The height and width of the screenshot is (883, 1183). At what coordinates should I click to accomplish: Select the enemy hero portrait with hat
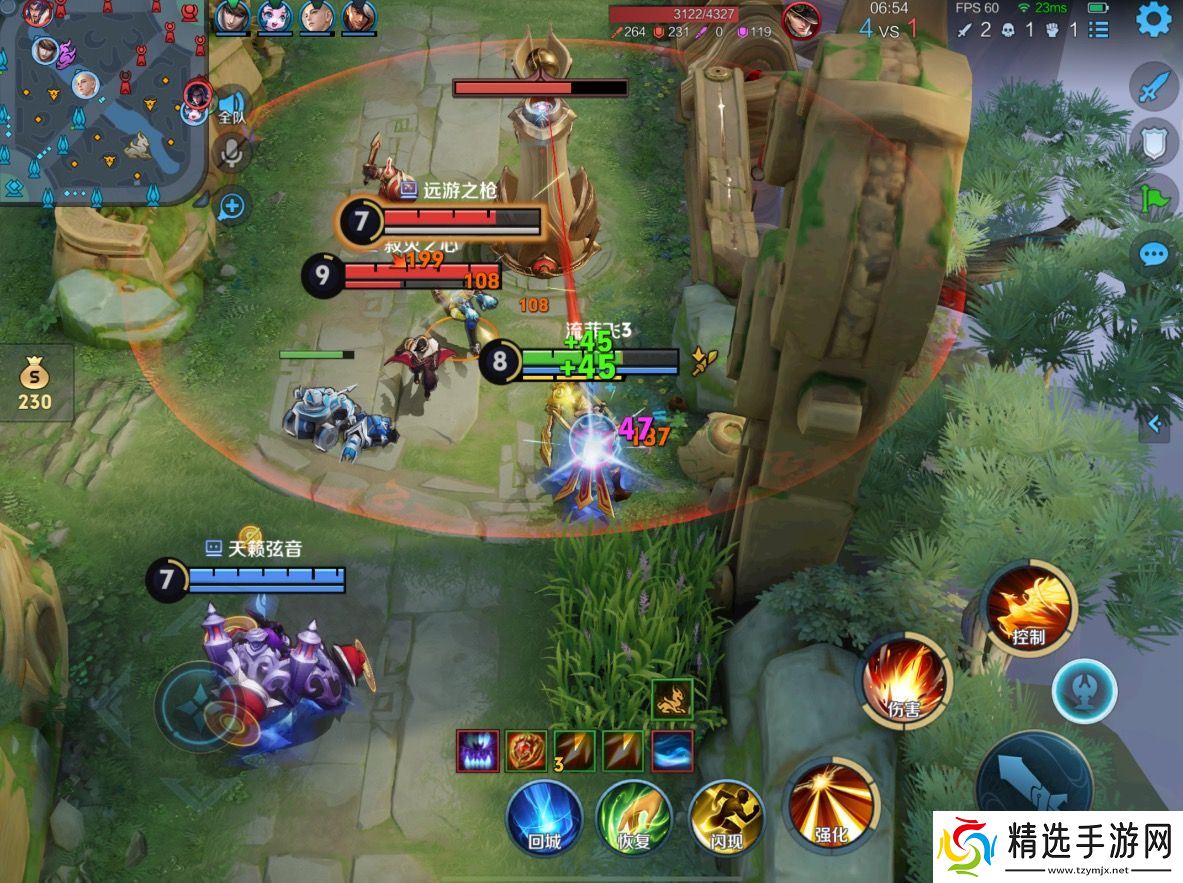pos(801,21)
